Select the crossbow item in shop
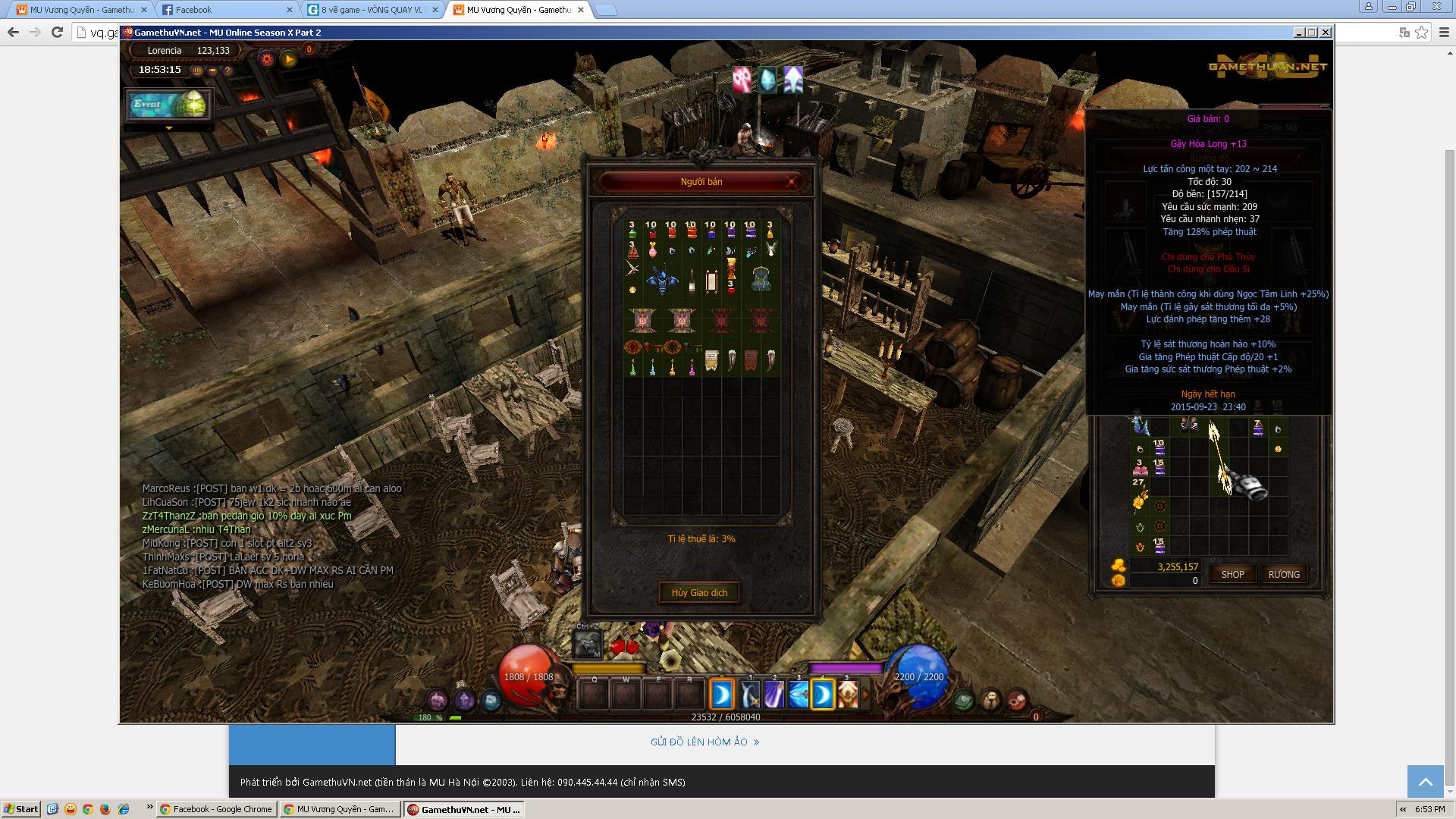Image resolution: width=1456 pixels, height=819 pixels. pos(633,268)
